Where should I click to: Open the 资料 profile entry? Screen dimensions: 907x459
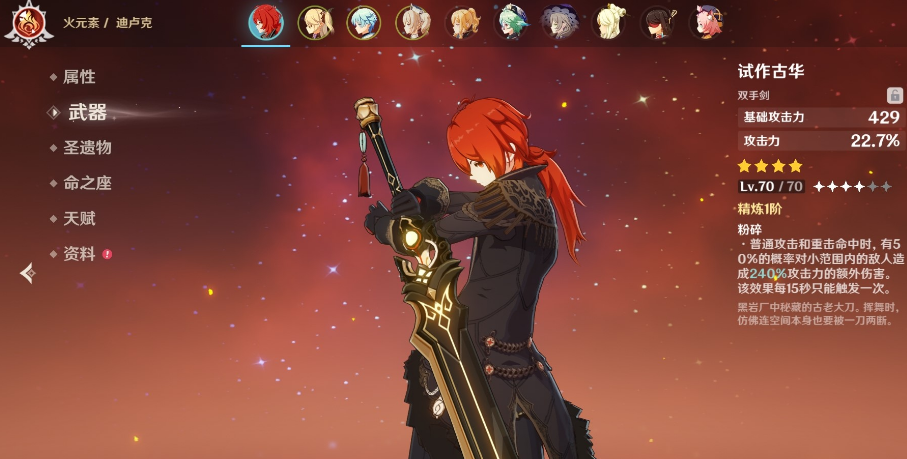coord(79,254)
